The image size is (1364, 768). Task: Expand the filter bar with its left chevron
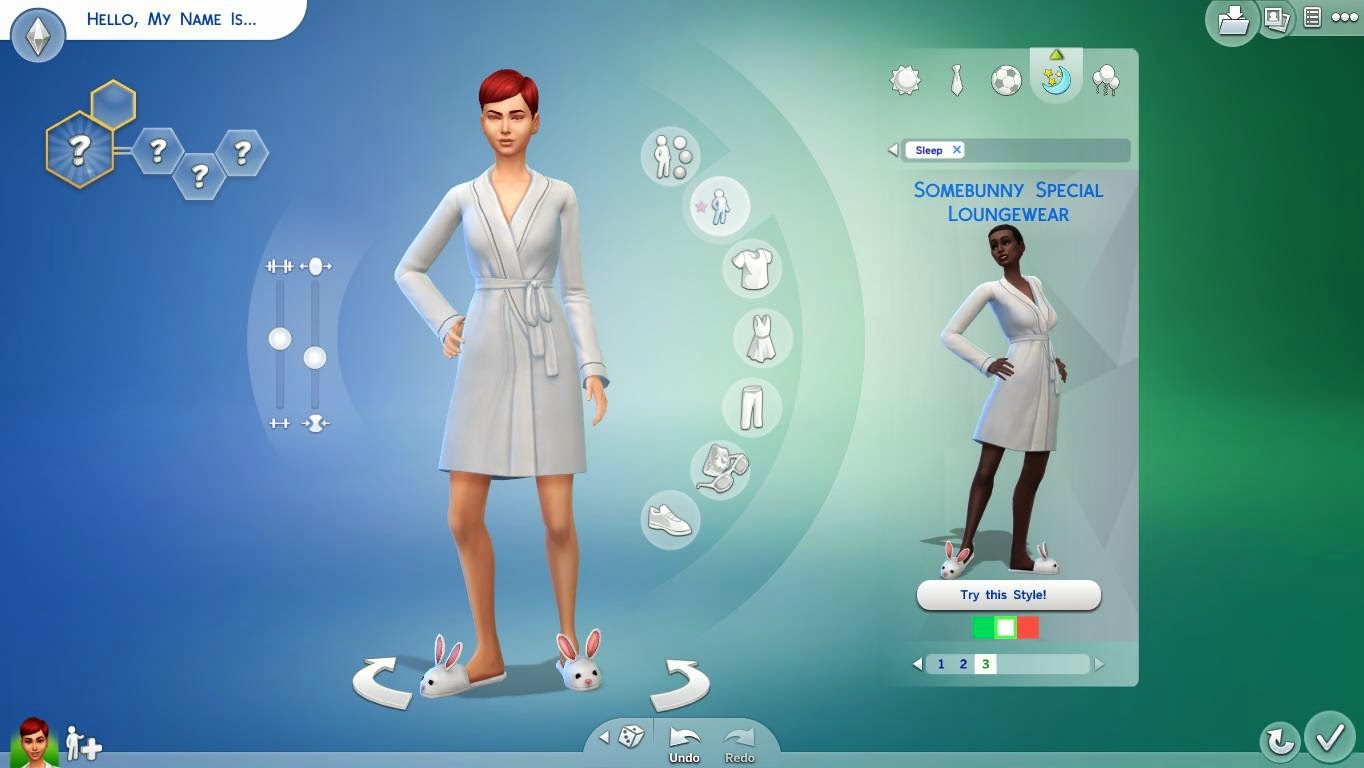892,150
